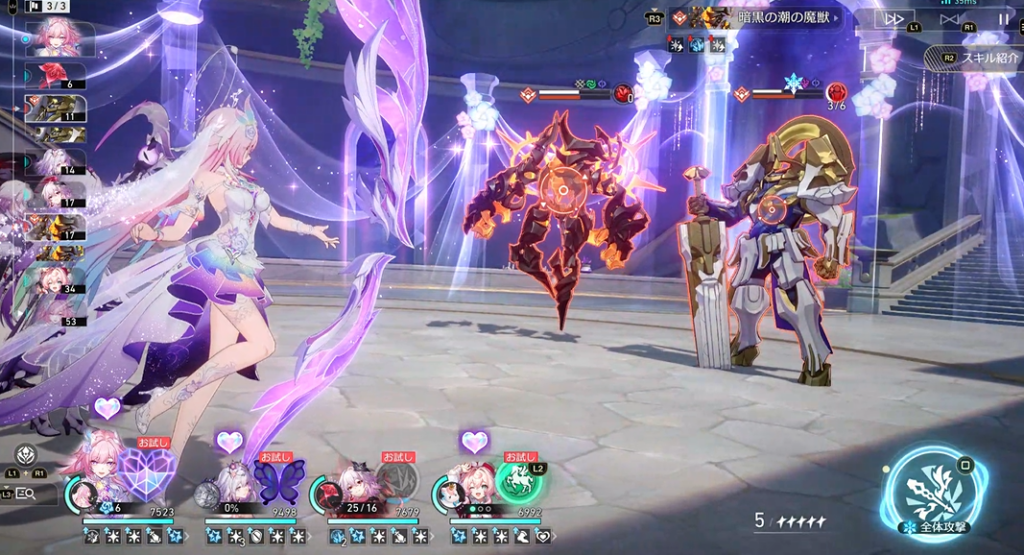Activate the green unicorn ultimate
Screen dimensions: 1024x555
click(x=521, y=480)
